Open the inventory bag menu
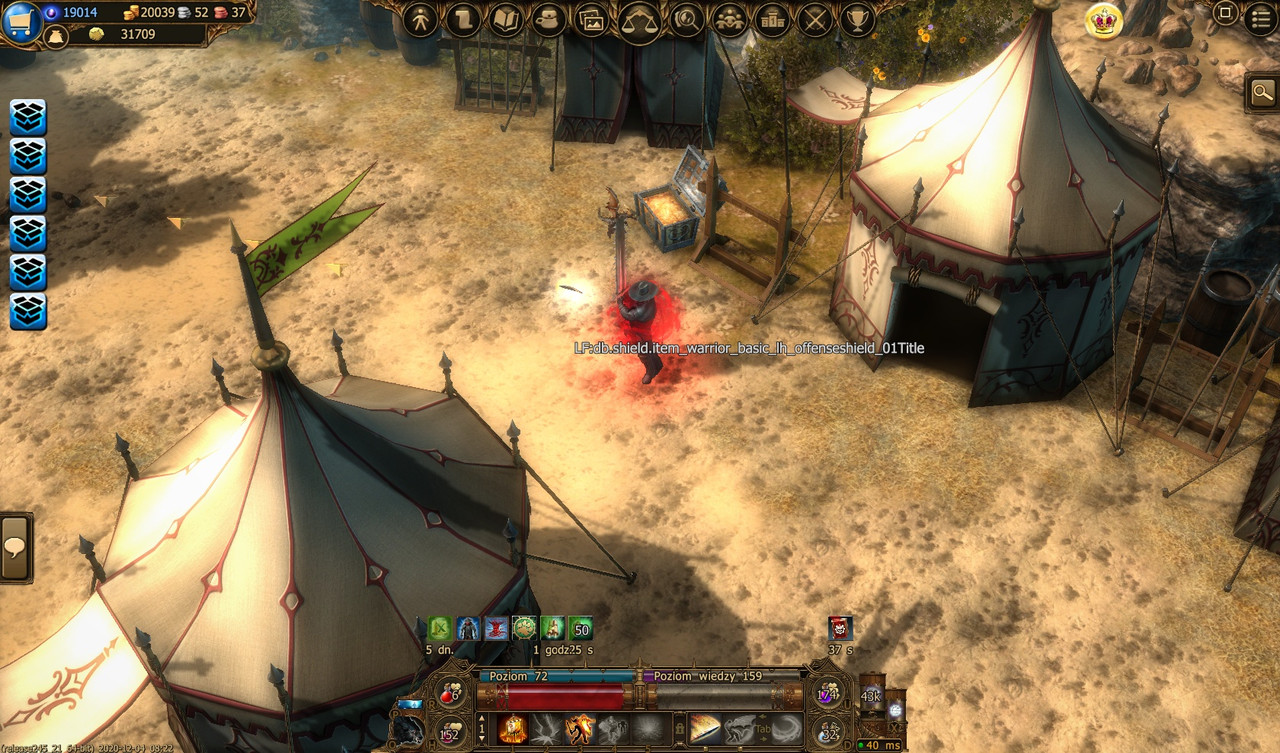Image resolution: width=1280 pixels, height=753 pixels. point(550,19)
